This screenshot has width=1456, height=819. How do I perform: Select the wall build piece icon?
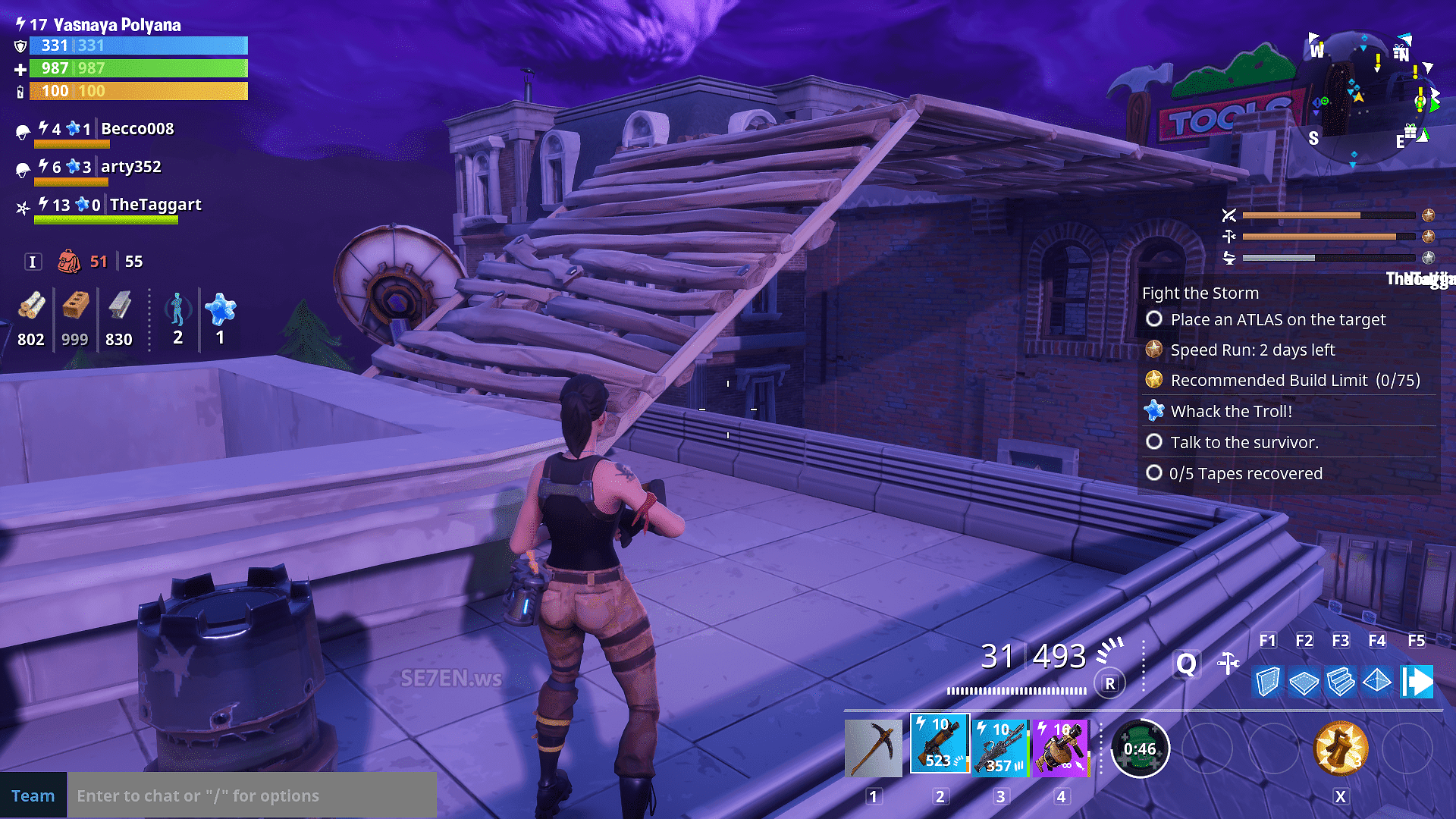click(x=1267, y=682)
